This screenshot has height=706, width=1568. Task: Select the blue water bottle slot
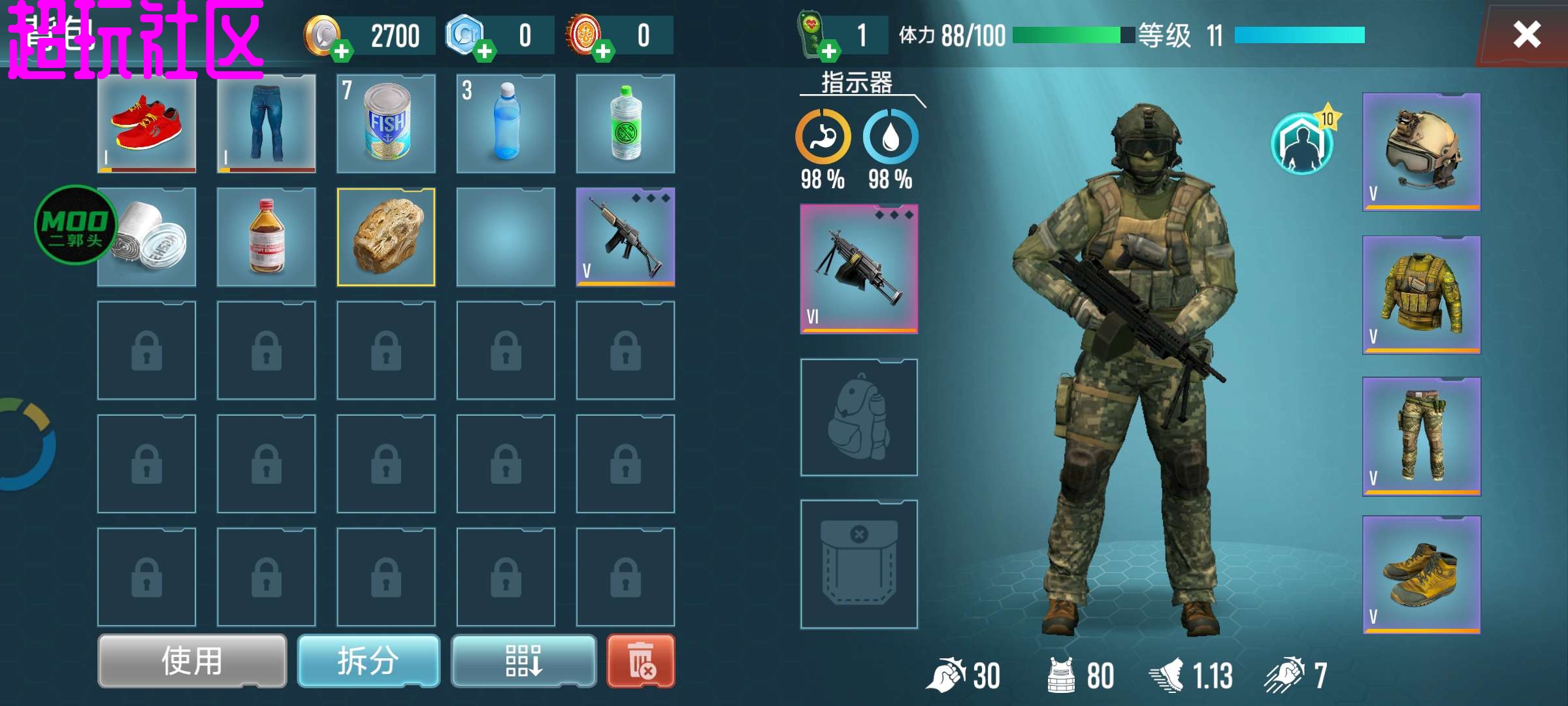pyautogui.click(x=506, y=124)
